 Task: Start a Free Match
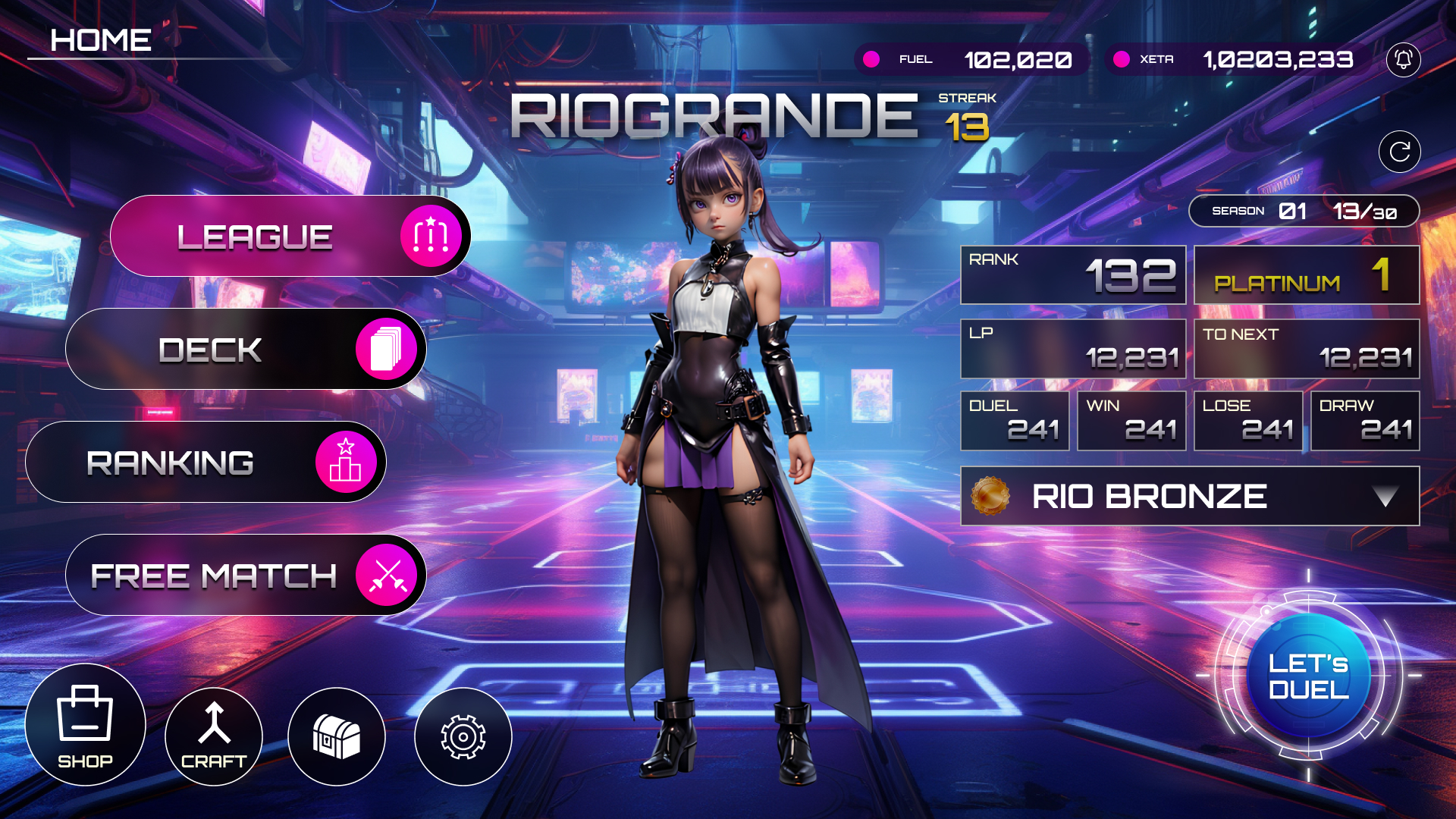[246, 576]
